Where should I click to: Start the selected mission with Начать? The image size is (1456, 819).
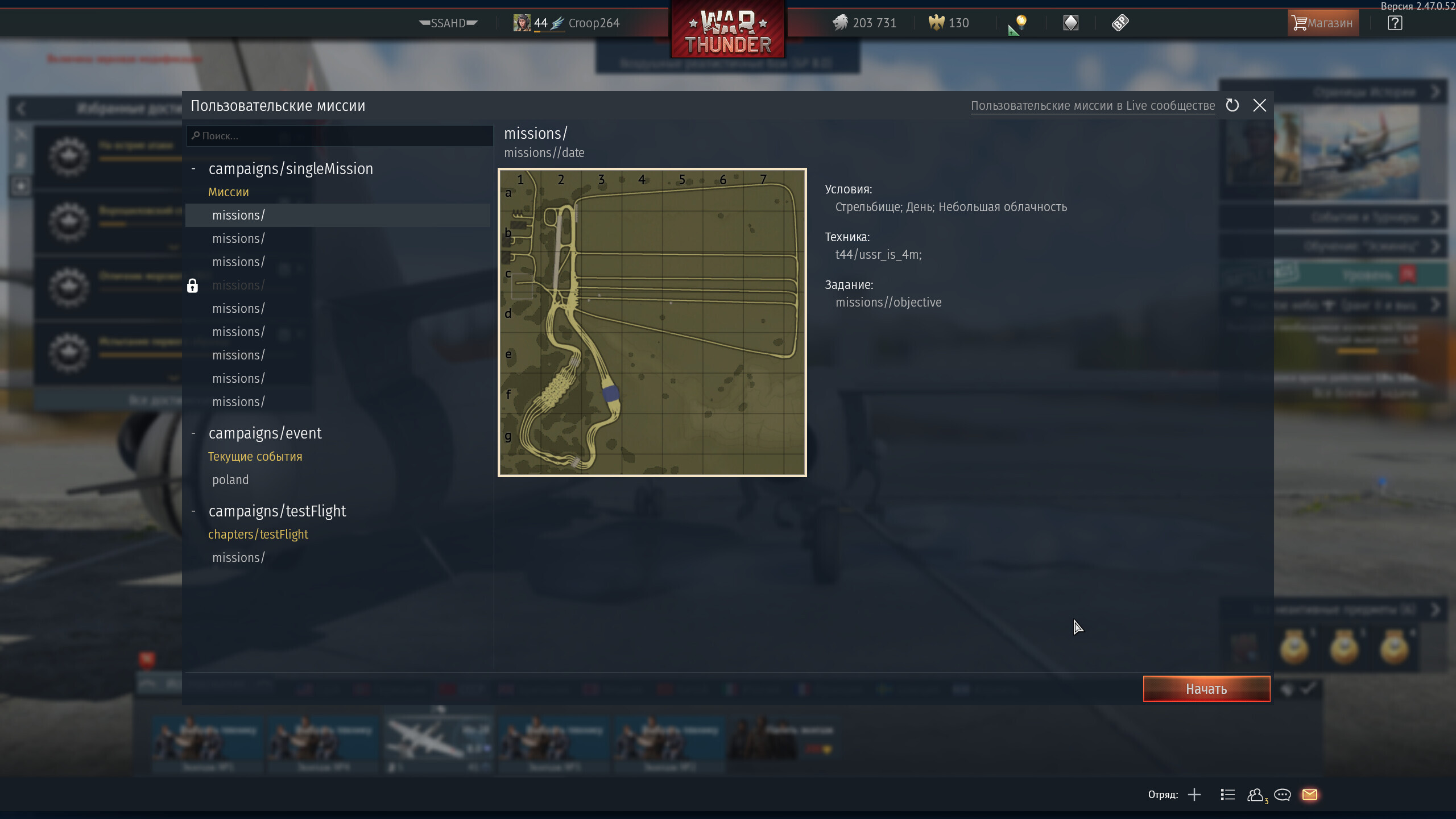pyautogui.click(x=1206, y=689)
